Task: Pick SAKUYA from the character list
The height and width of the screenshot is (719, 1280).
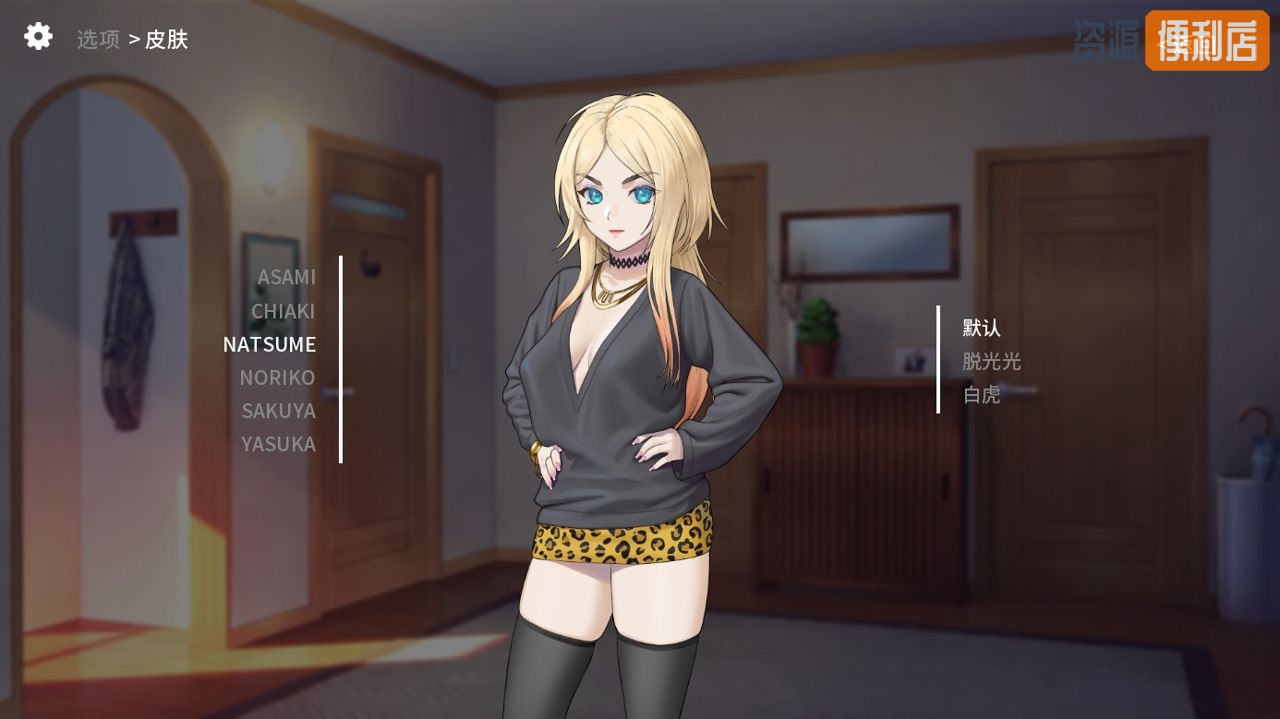Action: click(x=278, y=410)
